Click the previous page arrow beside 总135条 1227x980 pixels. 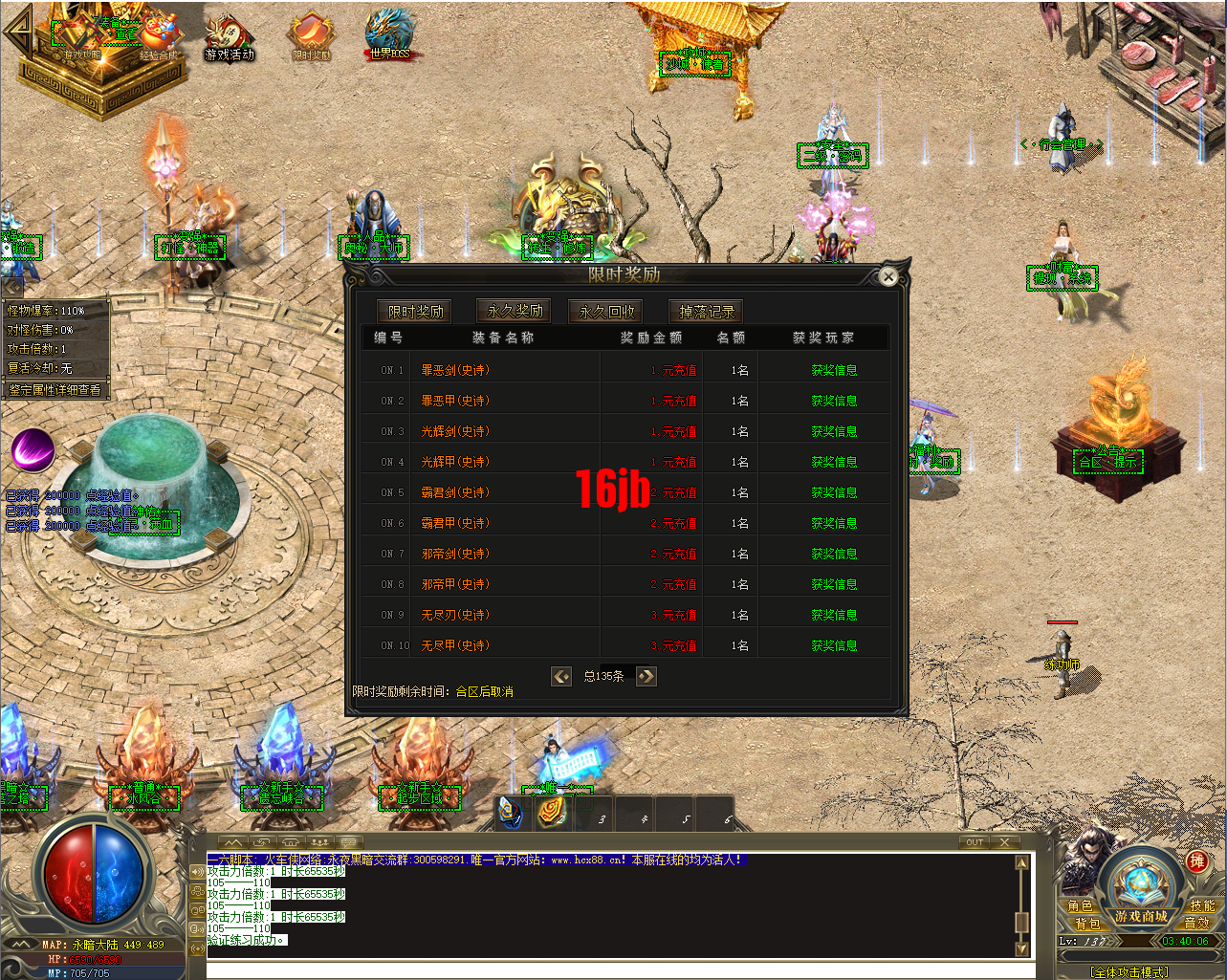pyautogui.click(x=561, y=676)
